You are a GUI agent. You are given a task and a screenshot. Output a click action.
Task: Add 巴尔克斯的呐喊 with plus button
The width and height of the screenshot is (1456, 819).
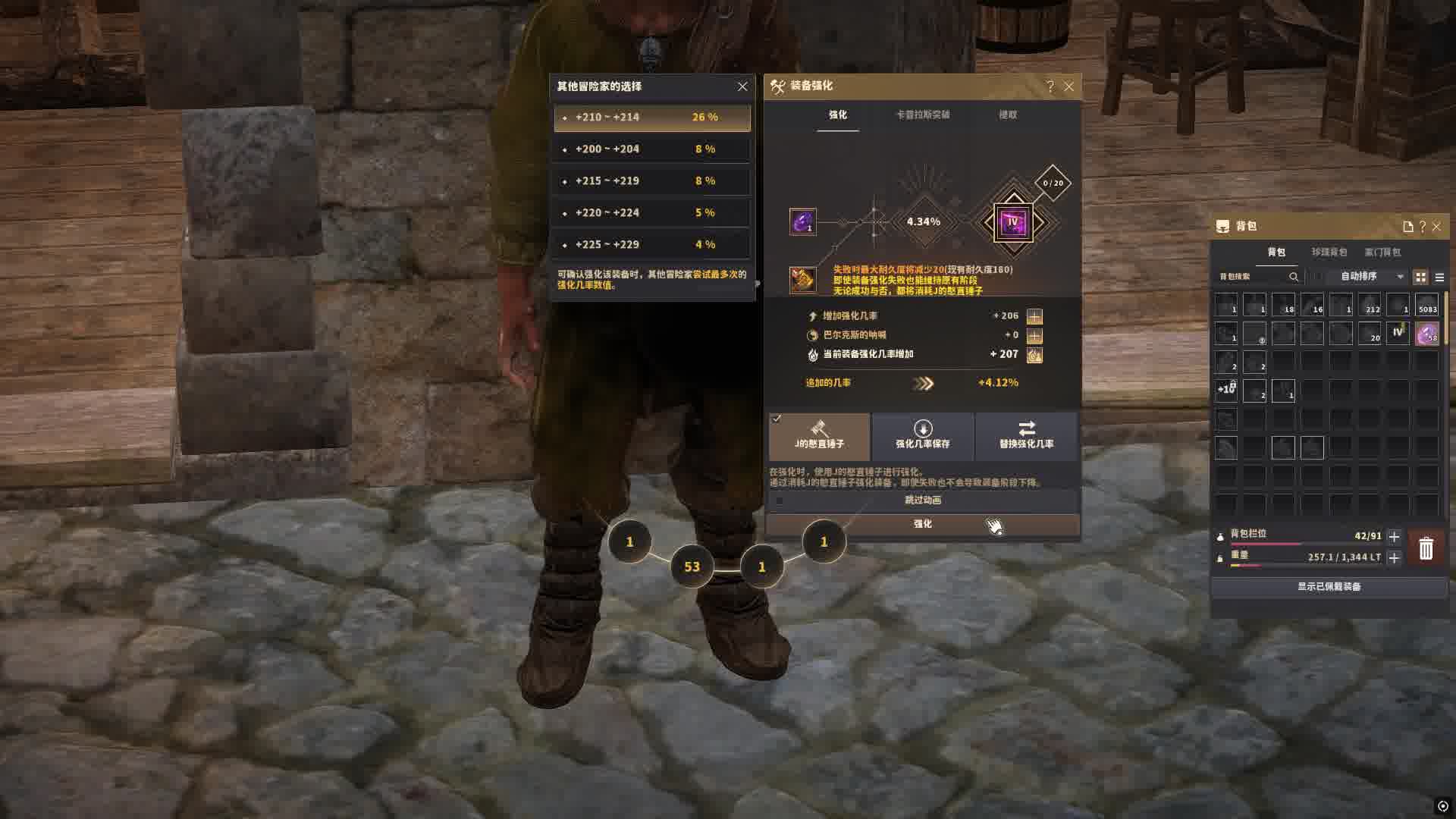pos(1034,335)
